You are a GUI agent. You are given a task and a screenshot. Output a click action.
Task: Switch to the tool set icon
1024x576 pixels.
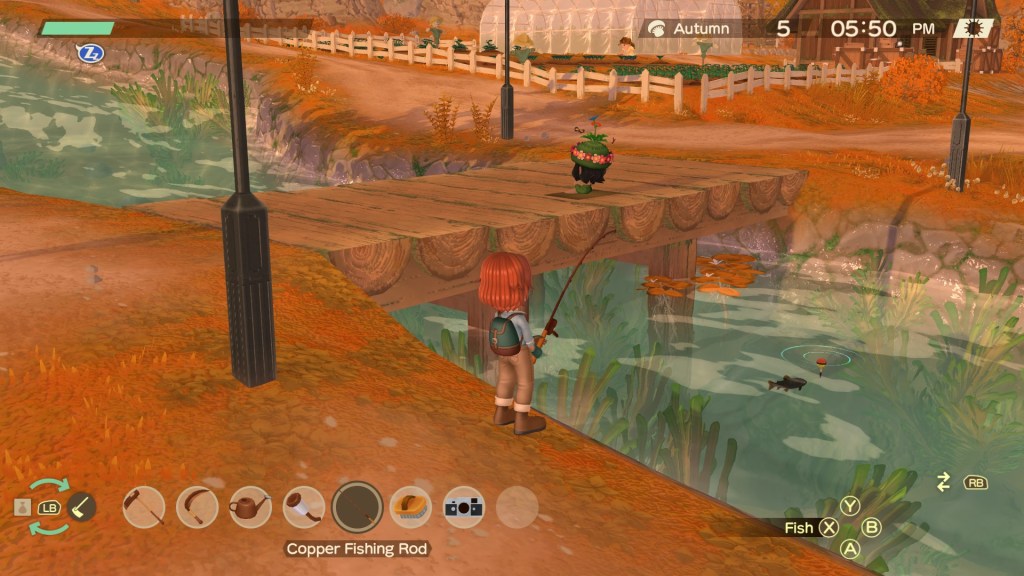point(82,507)
